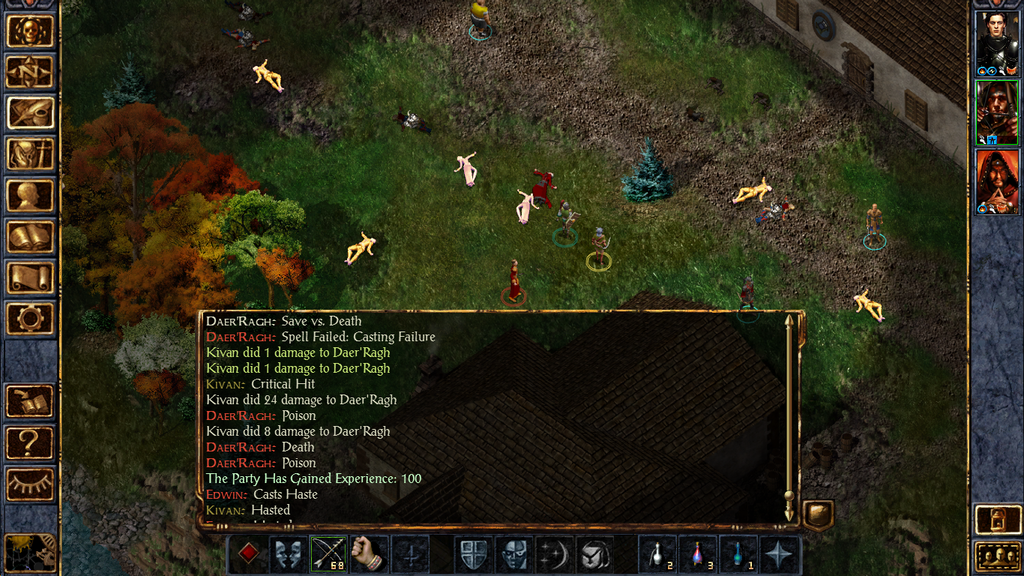Select the fist weapon slot
The width and height of the screenshot is (1024, 576).
pos(369,554)
